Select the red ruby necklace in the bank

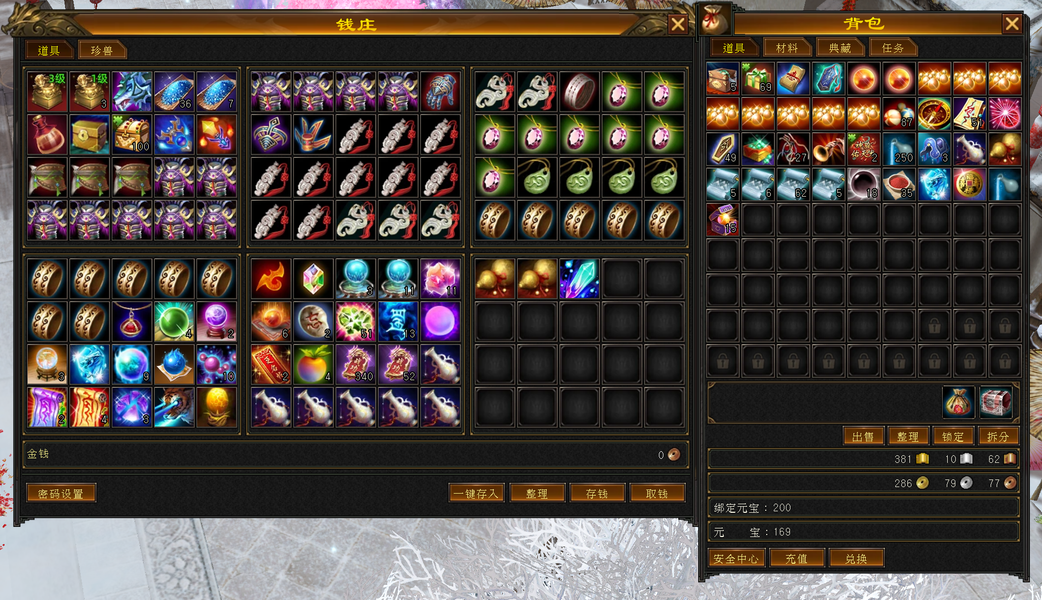[x=131, y=322]
